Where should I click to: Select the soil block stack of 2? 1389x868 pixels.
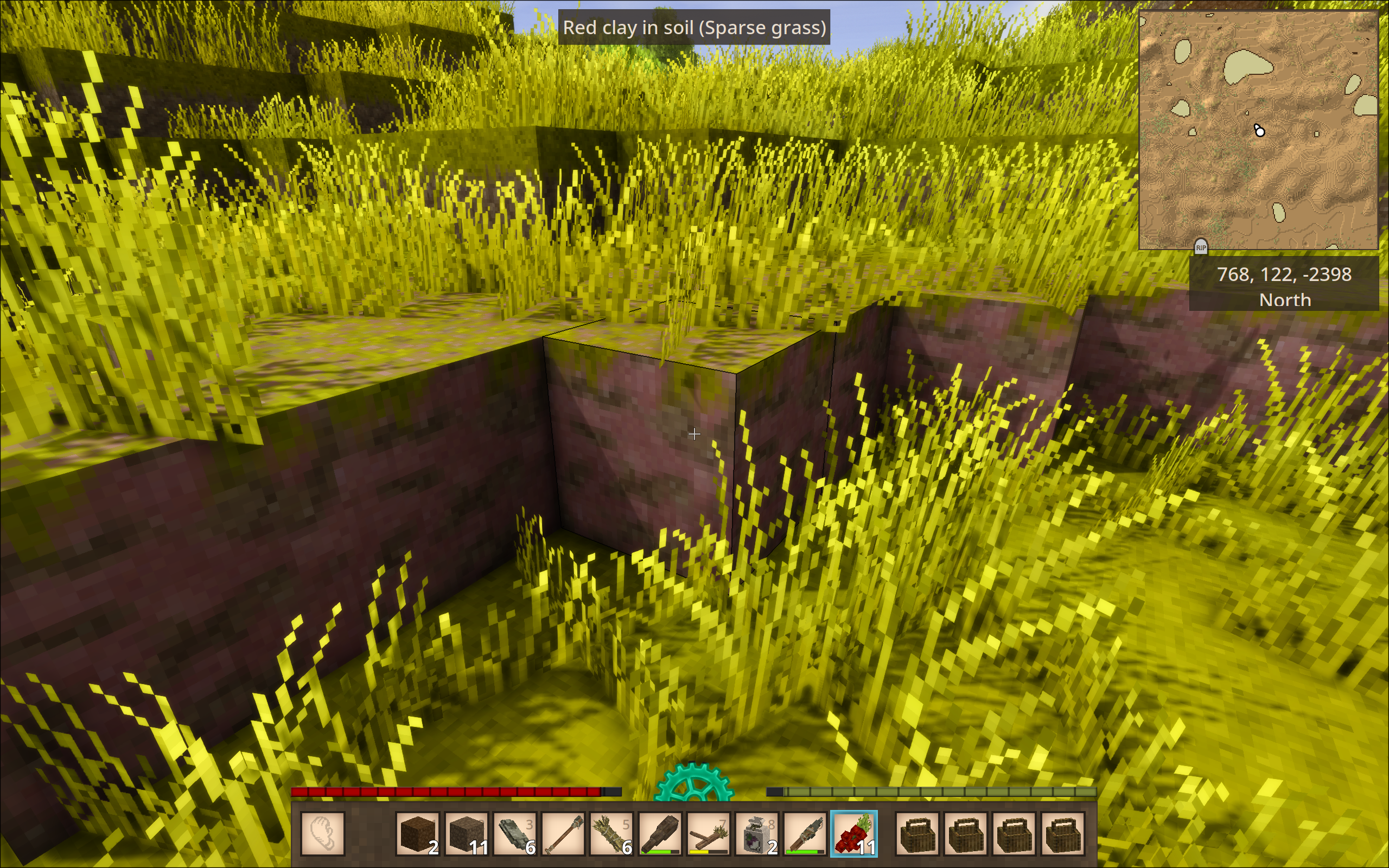(417, 833)
